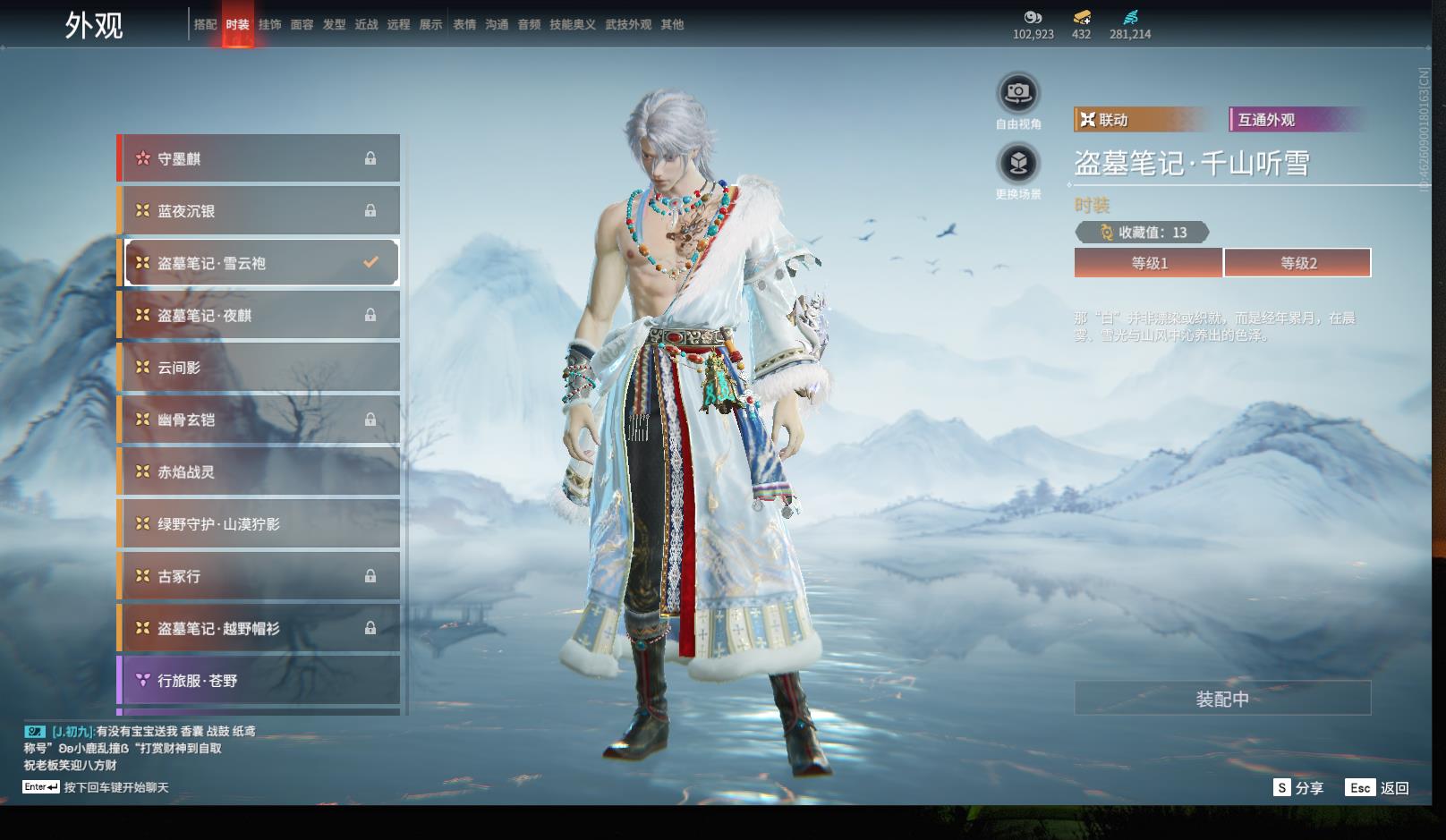Image resolution: width=1446 pixels, height=840 pixels.
Task: Switch to the 发型 hairstyle tab
Action: pyautogui.click(x=334, y=25)
